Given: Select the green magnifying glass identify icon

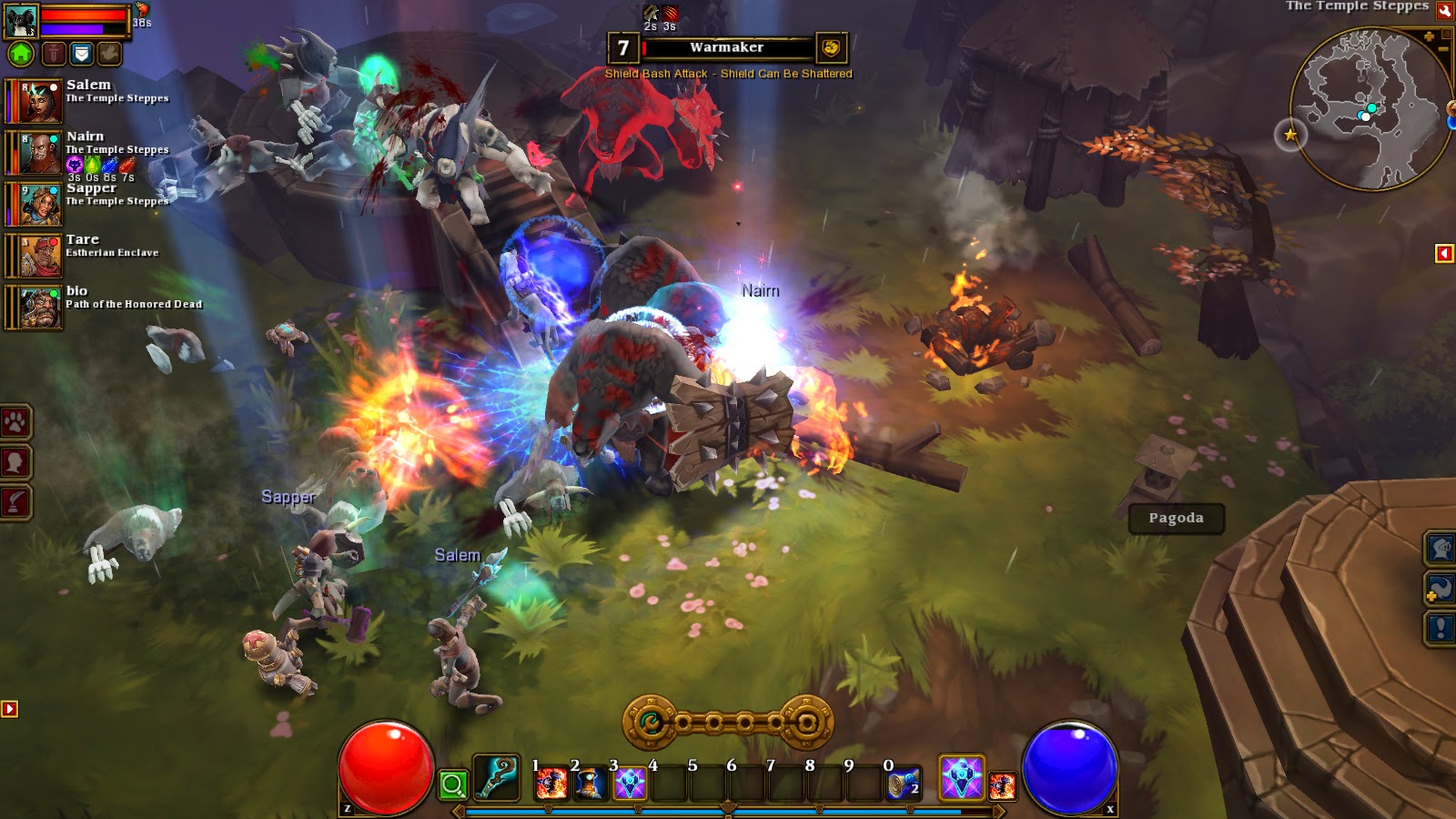Looking at the screenshot, I should (x=452, y=784).
